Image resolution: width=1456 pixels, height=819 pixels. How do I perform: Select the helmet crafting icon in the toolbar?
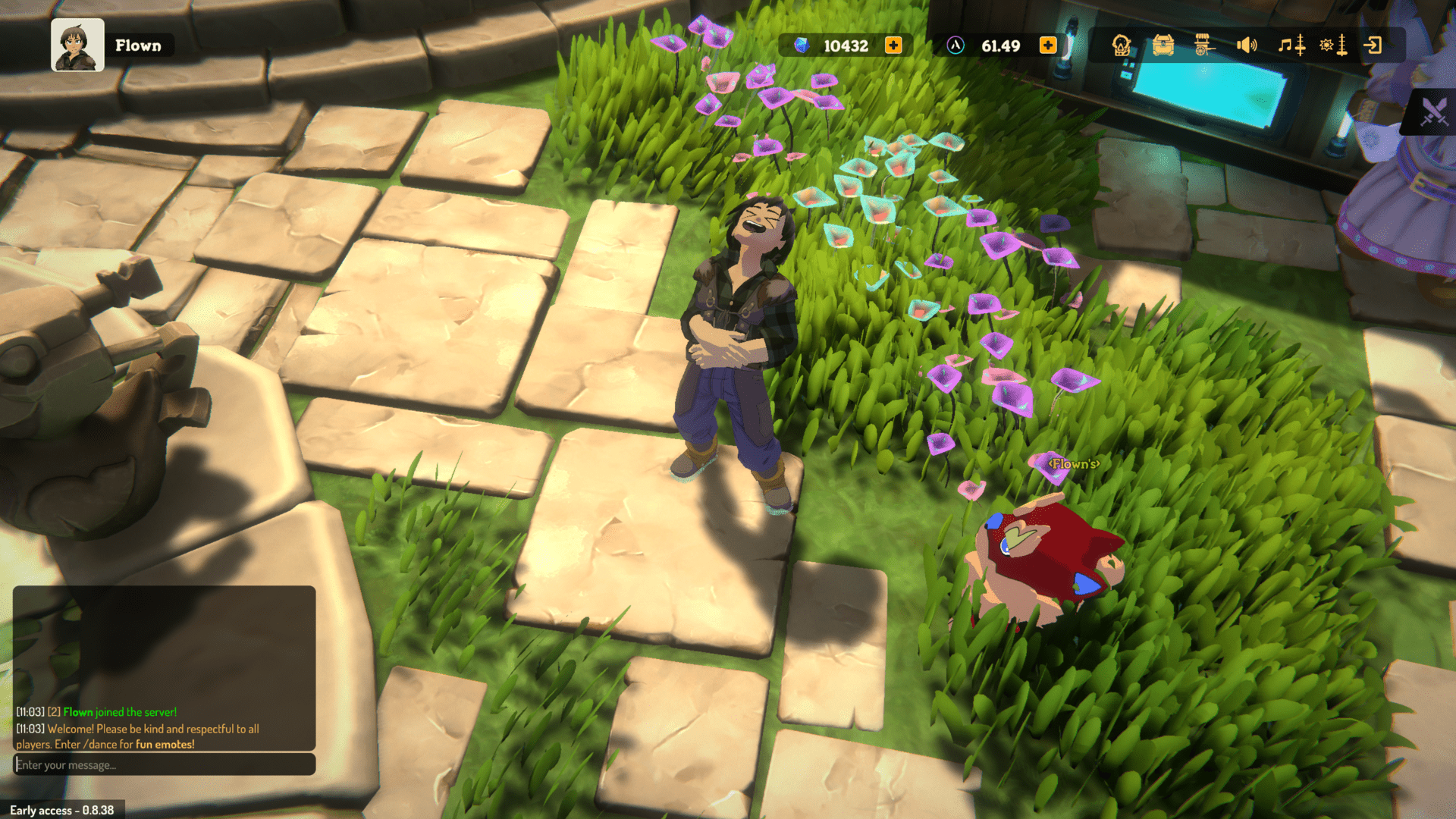(1120, 45)
